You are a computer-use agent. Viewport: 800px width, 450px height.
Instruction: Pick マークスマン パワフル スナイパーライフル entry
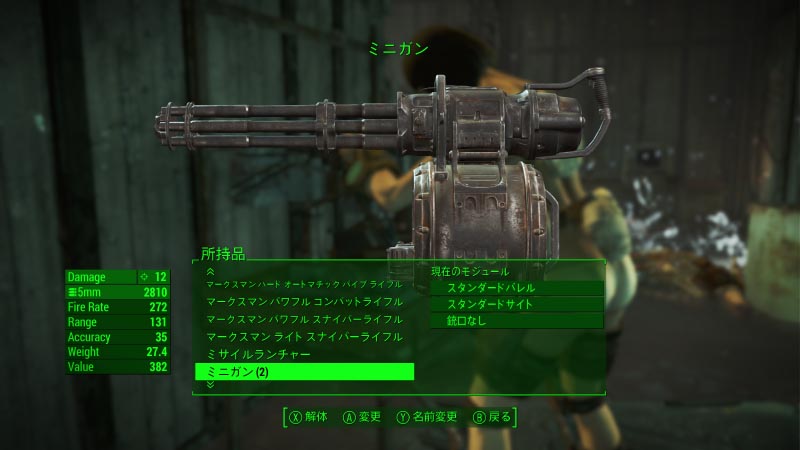coord(305,319)
